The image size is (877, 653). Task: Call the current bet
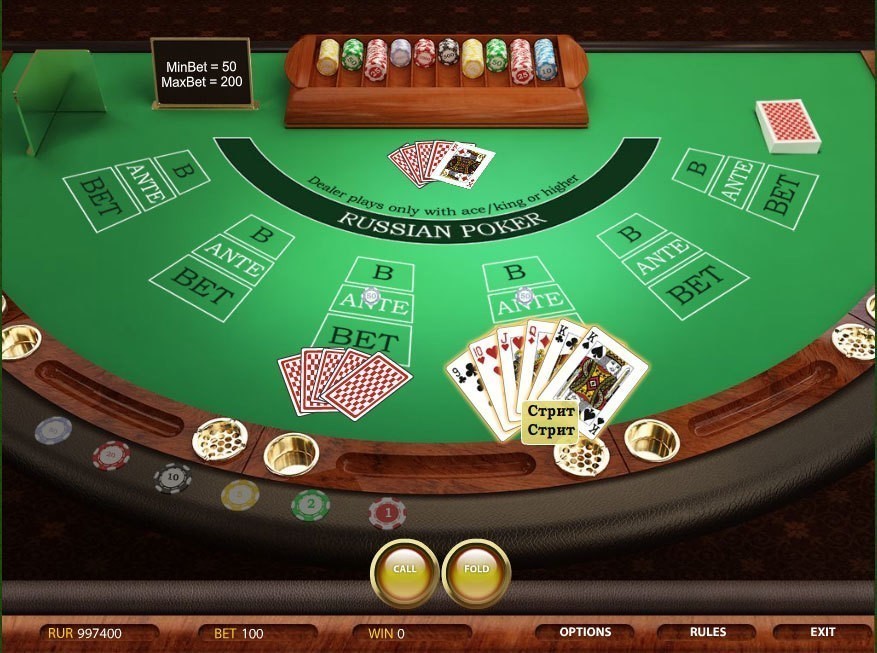click(404, 569)
